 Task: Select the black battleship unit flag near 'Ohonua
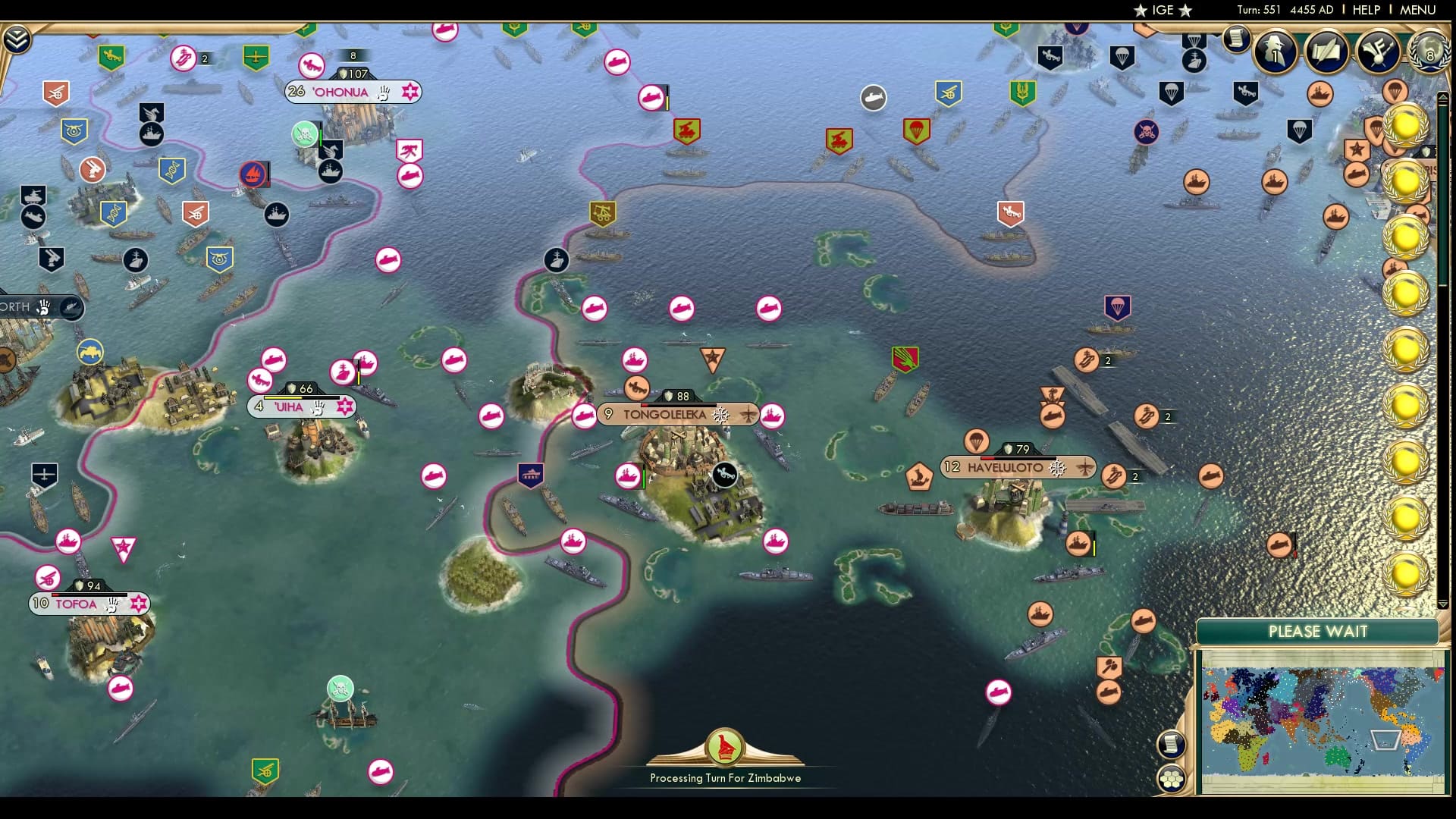pyautogui.click(x=329, y=172)
